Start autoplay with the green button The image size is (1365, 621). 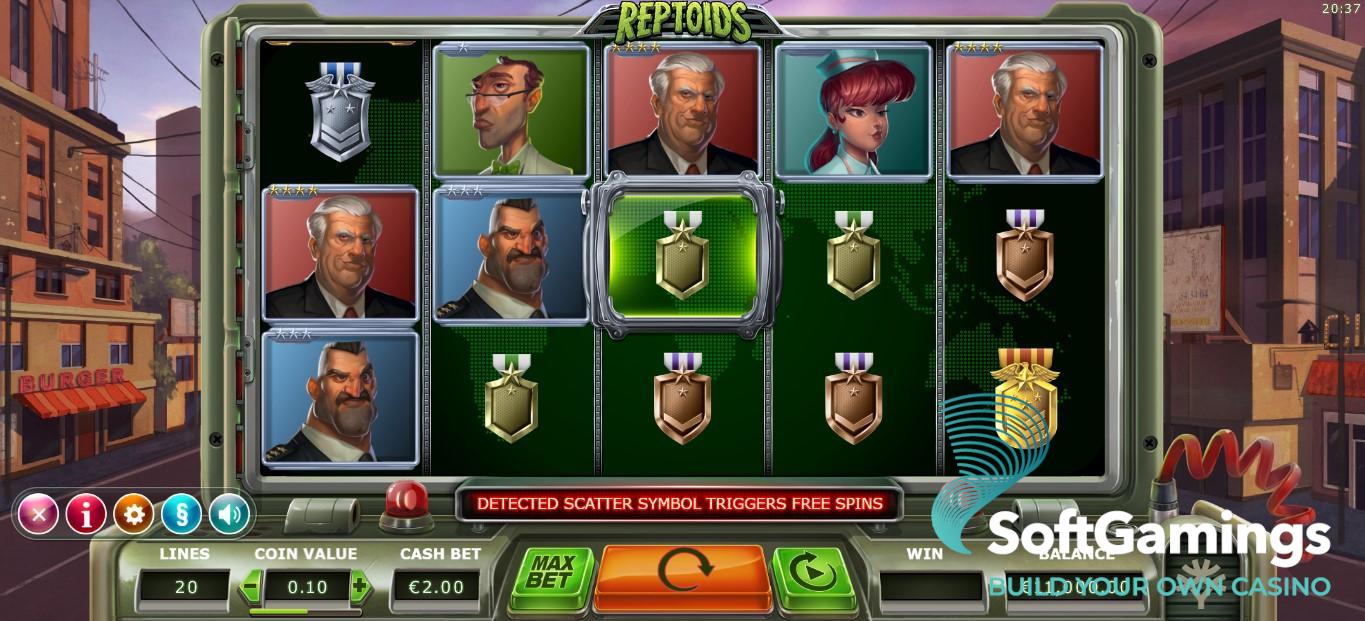811,574
